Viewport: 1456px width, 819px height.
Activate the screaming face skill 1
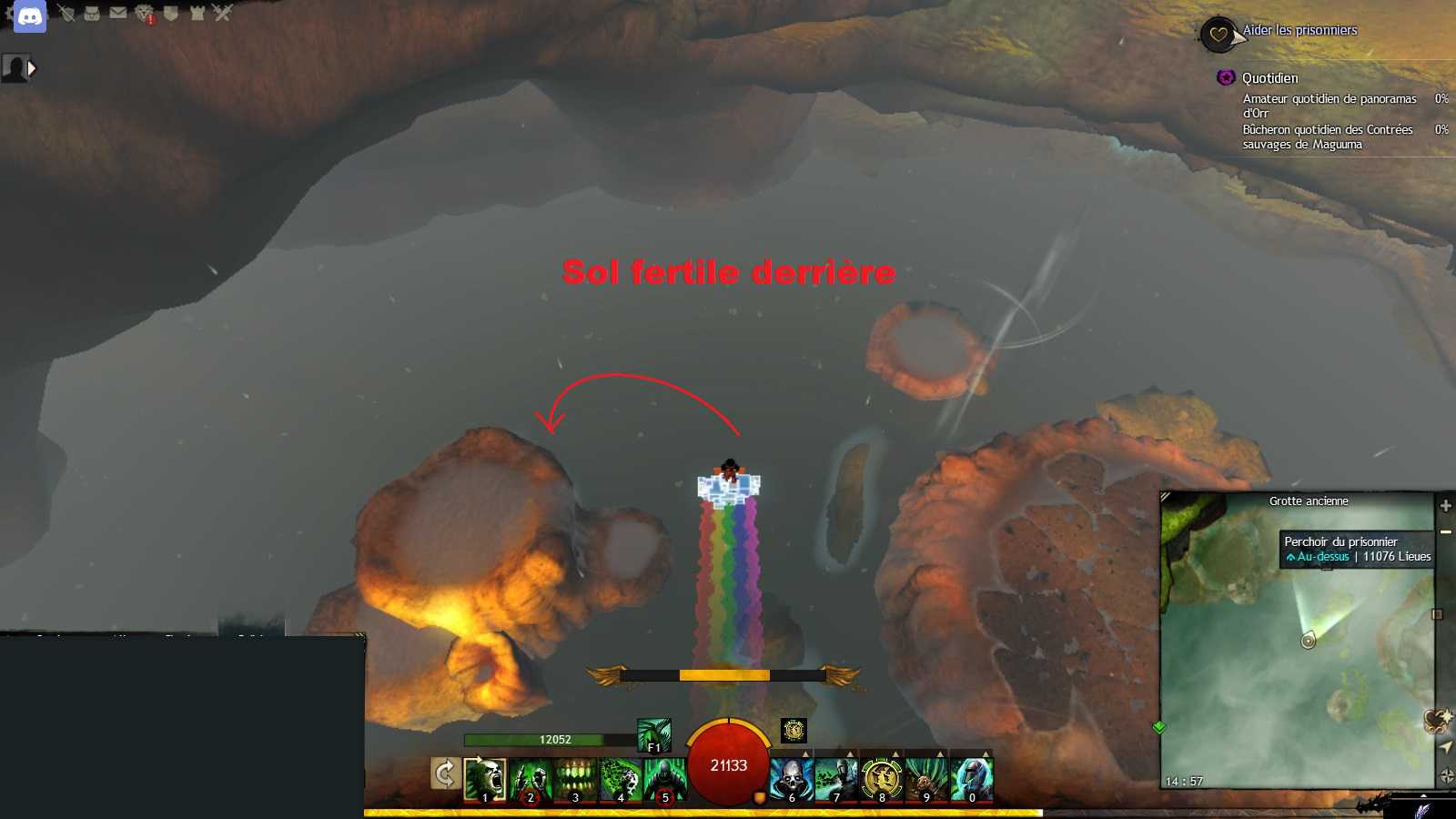[x=484, y=780]
